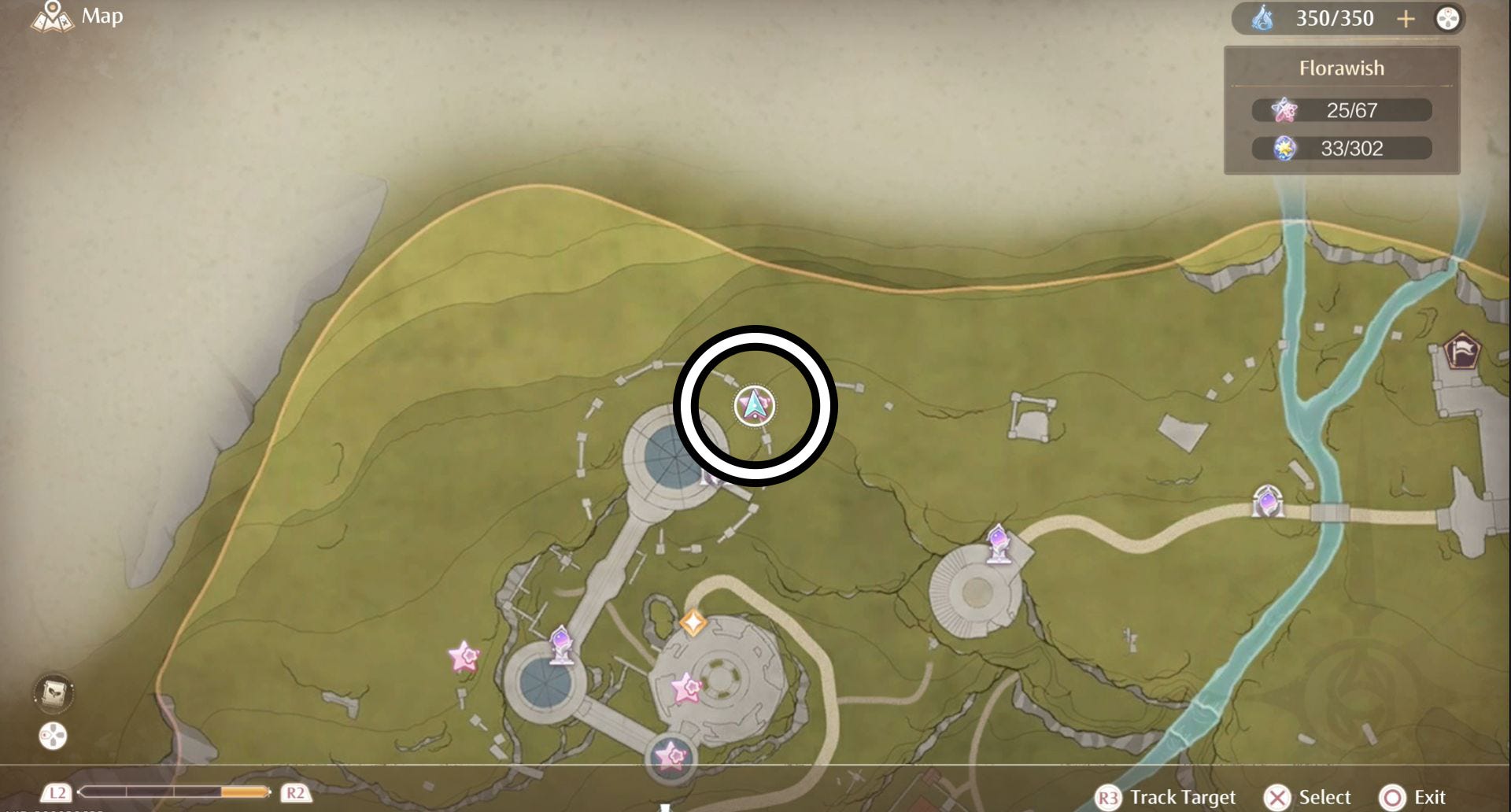Screen dimensions: 1511x812
Task: Choose the pink star on the bottom circular platform
Action: pos(671,755)
